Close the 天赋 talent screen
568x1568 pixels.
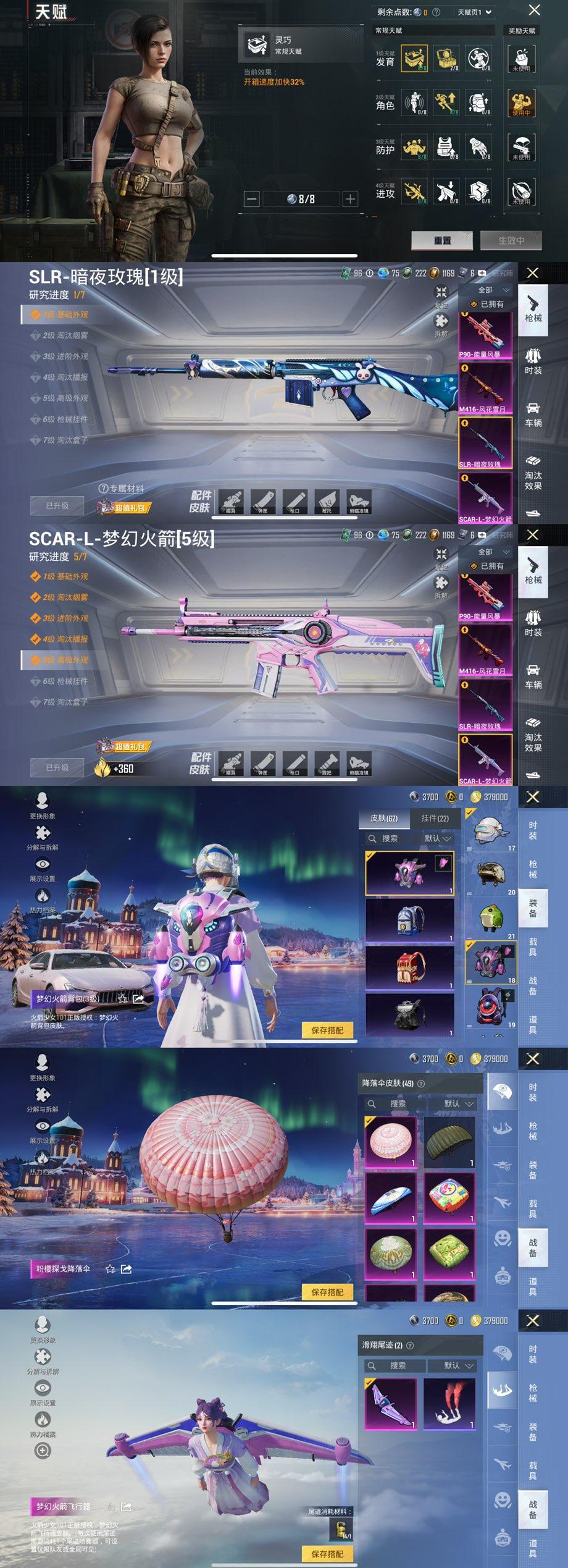click(x=535, y=10)
